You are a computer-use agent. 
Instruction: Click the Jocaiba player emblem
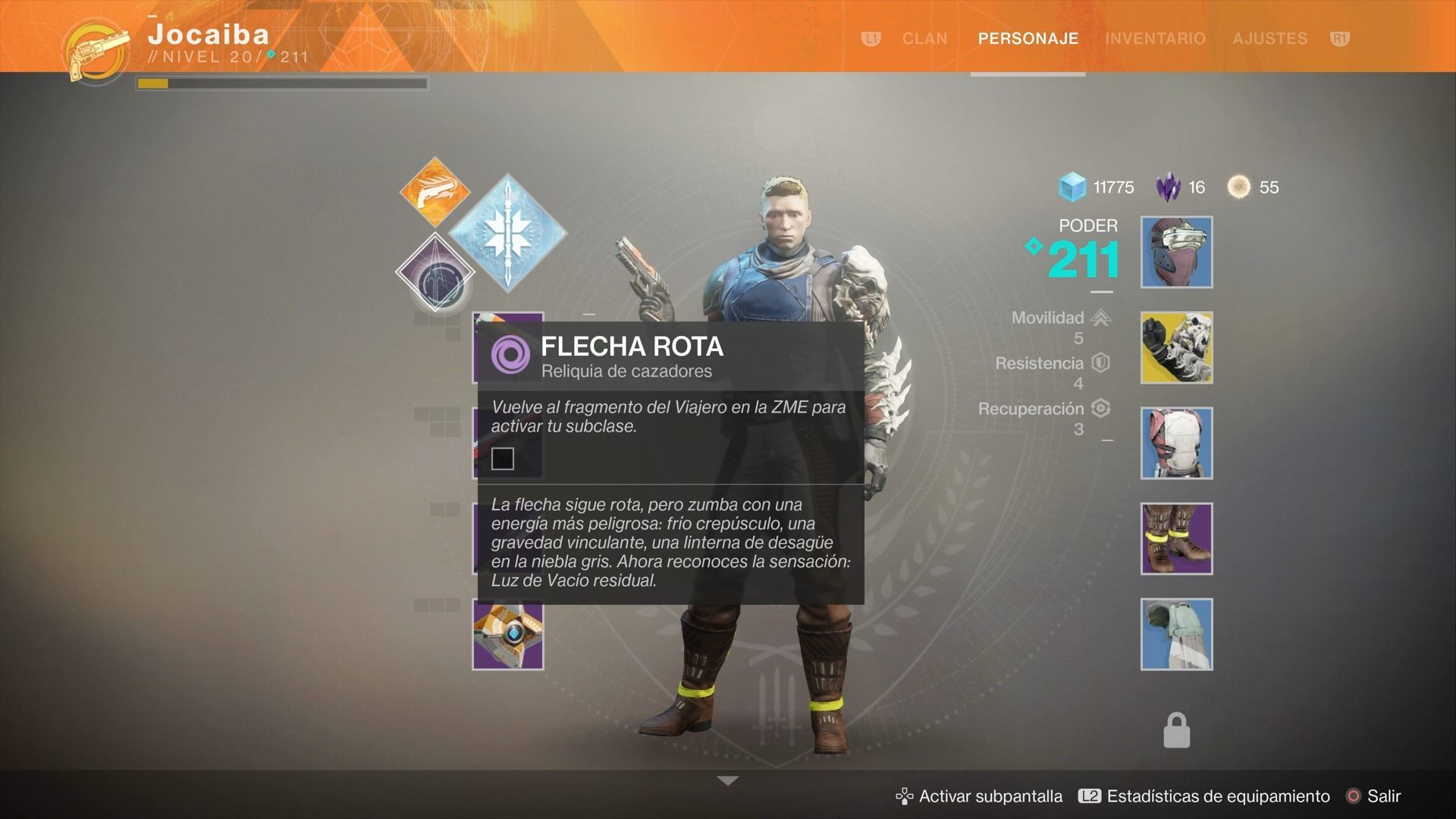click(98, 52)
